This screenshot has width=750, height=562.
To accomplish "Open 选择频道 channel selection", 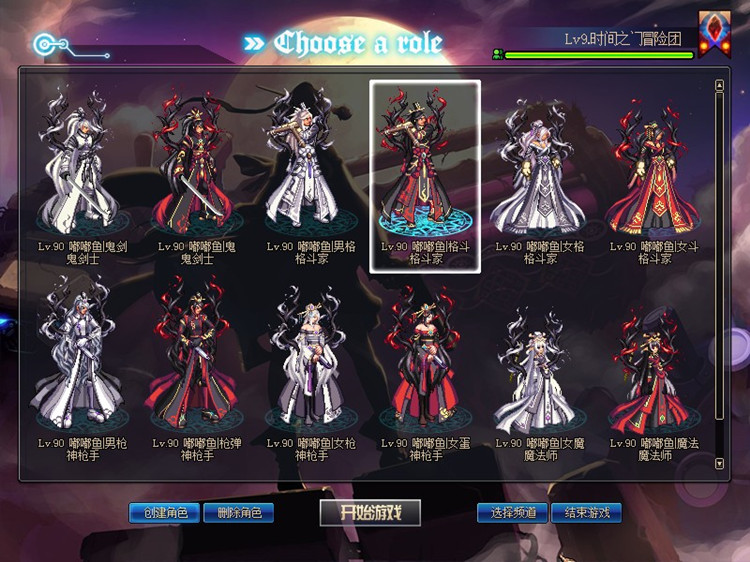I will (512, 513).
